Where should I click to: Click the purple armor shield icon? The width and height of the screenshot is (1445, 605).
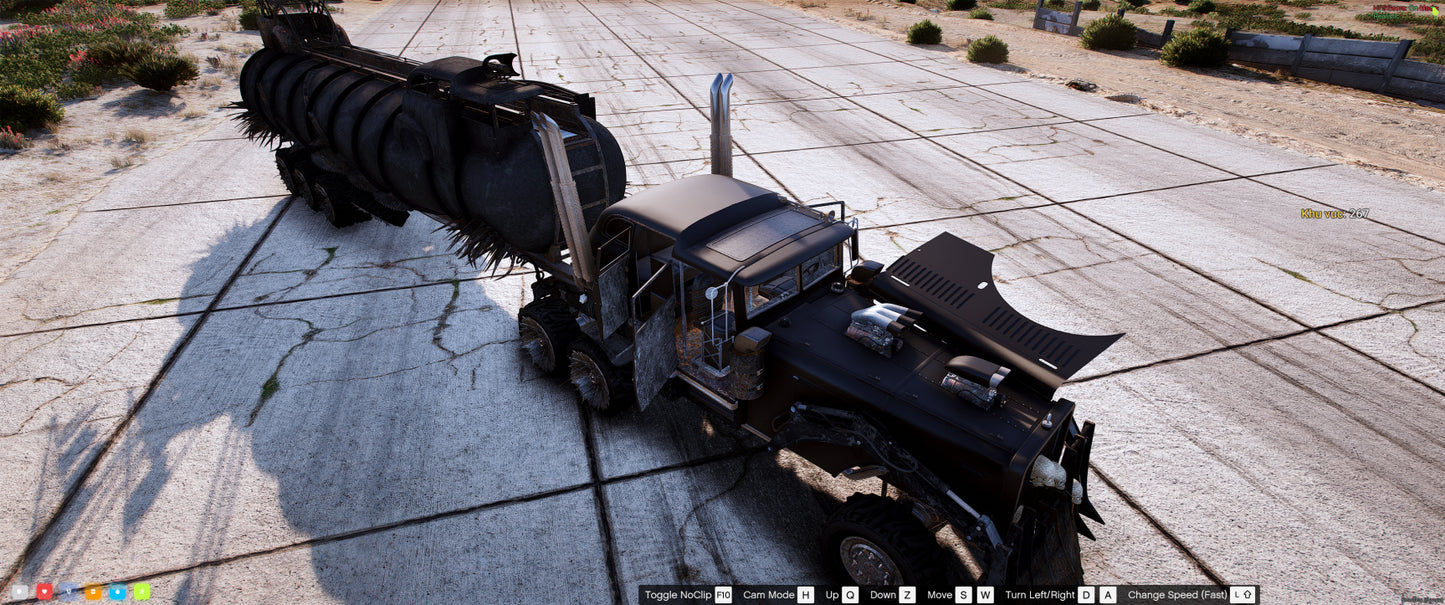(x=68, y=592)
